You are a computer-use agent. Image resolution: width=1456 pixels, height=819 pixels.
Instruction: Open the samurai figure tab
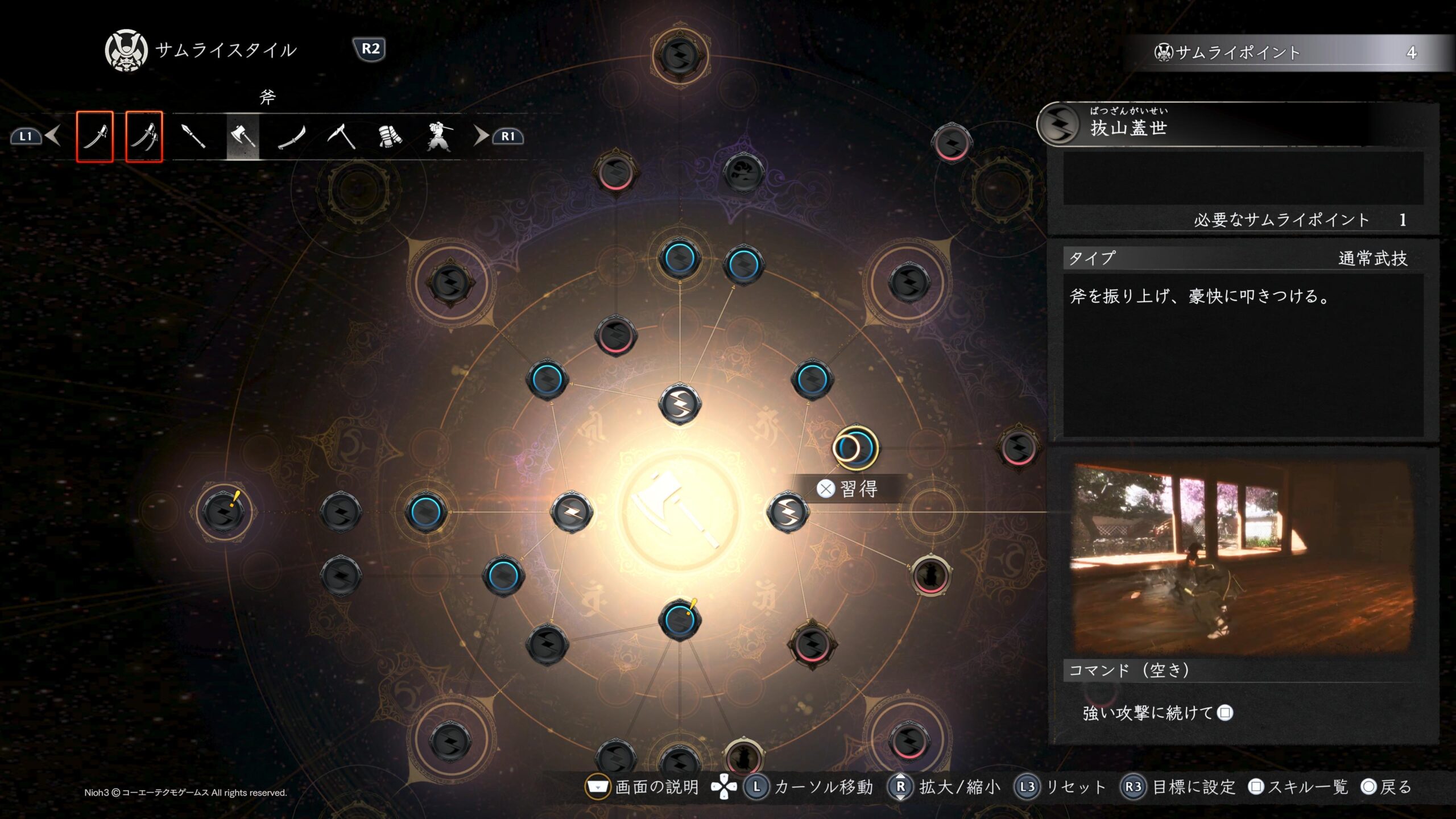439,136
